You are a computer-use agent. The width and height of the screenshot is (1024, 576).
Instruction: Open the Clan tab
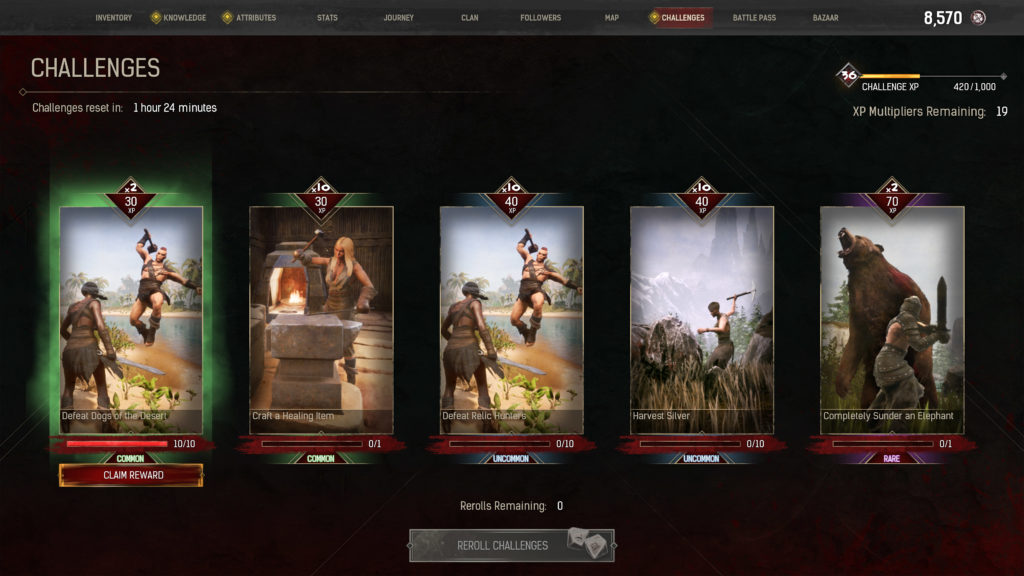click(x=470, y=18)
